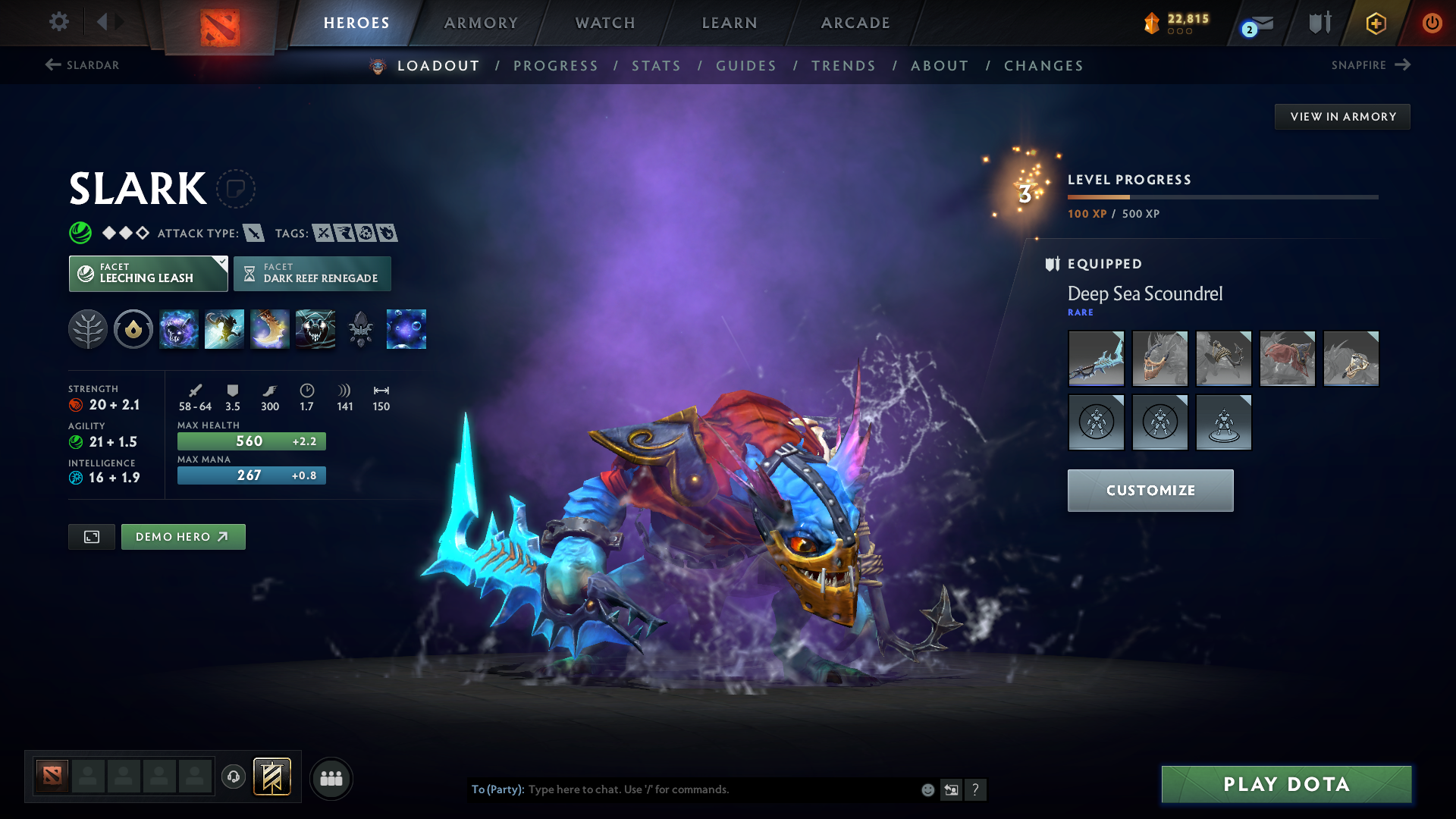Switch to the Stats tab
1456x819 pixels.
coord(656,66)
